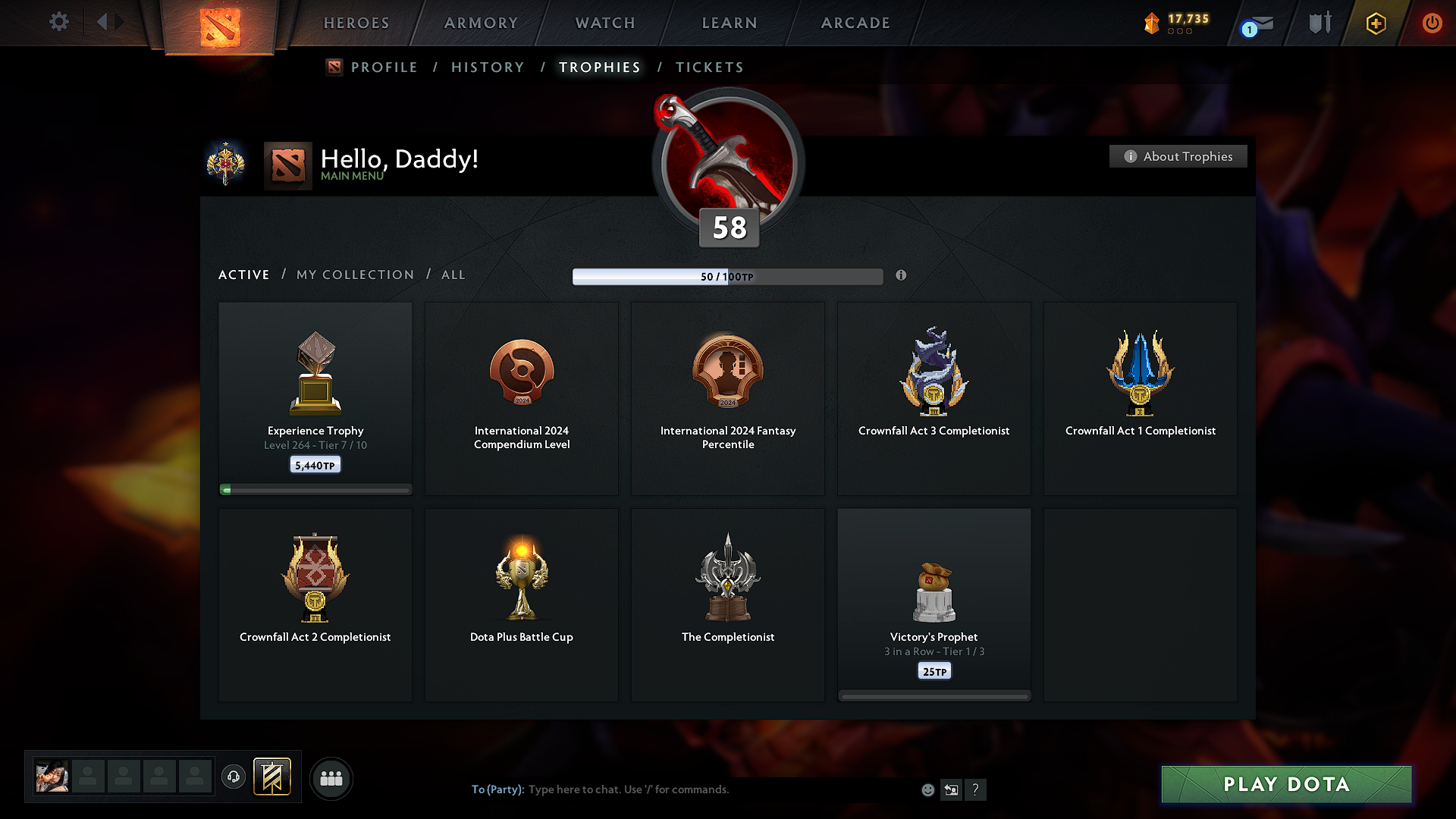The width and height of the screenshot is (1456, 819).
Task: Open the HEROES menu
Action: coord(356,23)
